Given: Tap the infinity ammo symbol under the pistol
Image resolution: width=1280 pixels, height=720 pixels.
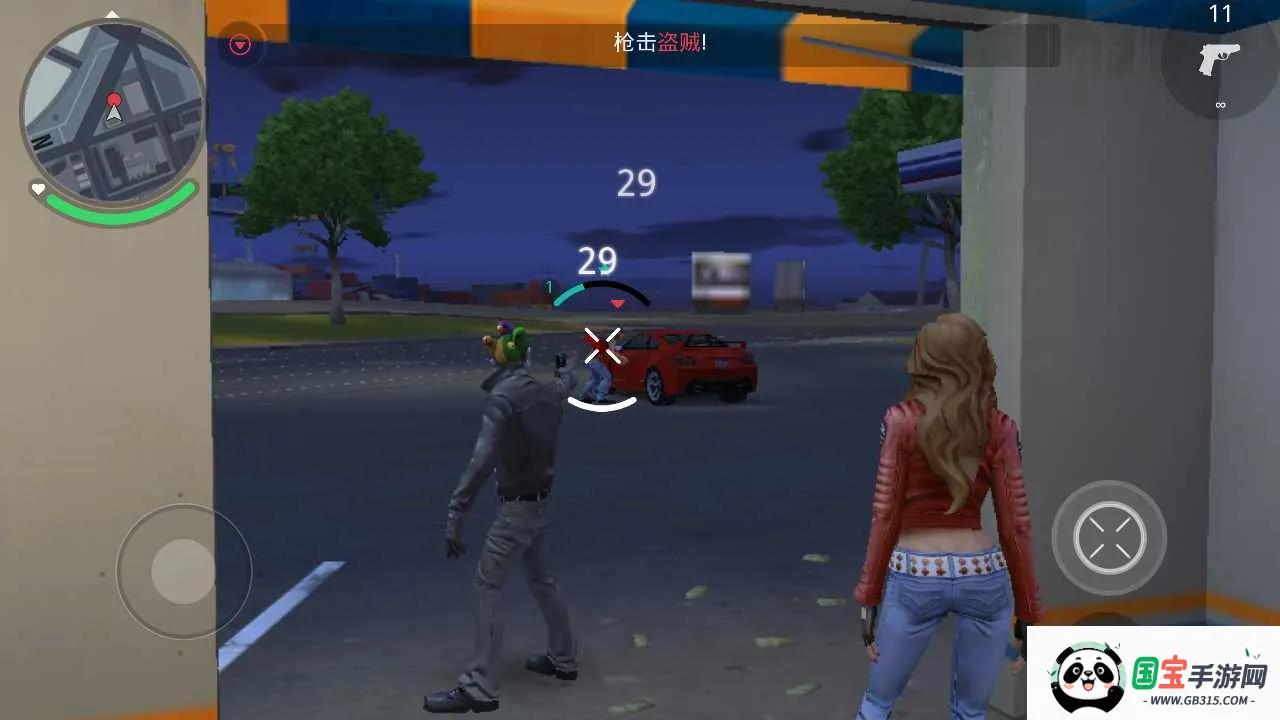Looking at the screenshot, I should click(1220, 103).
